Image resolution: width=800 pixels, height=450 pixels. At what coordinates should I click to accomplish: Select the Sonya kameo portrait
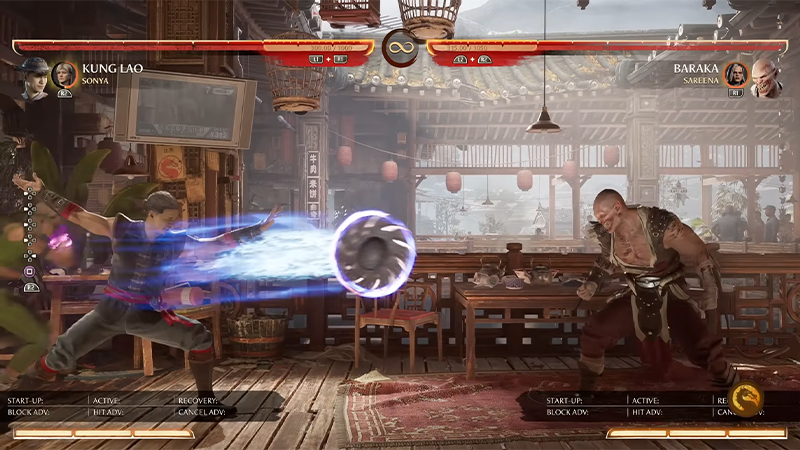click(65, 75)
